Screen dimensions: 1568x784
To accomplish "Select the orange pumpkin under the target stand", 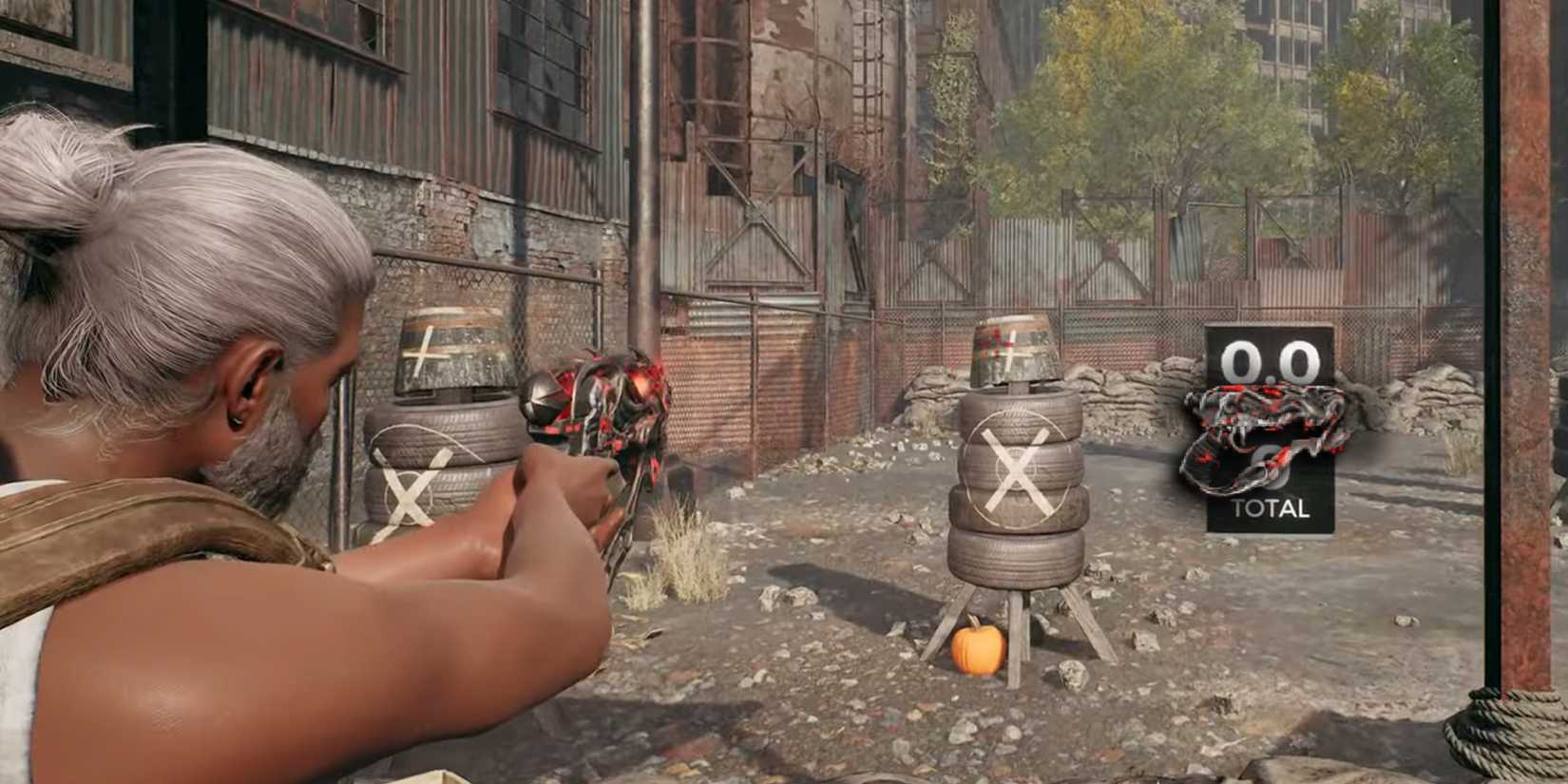I will [980, 651].
